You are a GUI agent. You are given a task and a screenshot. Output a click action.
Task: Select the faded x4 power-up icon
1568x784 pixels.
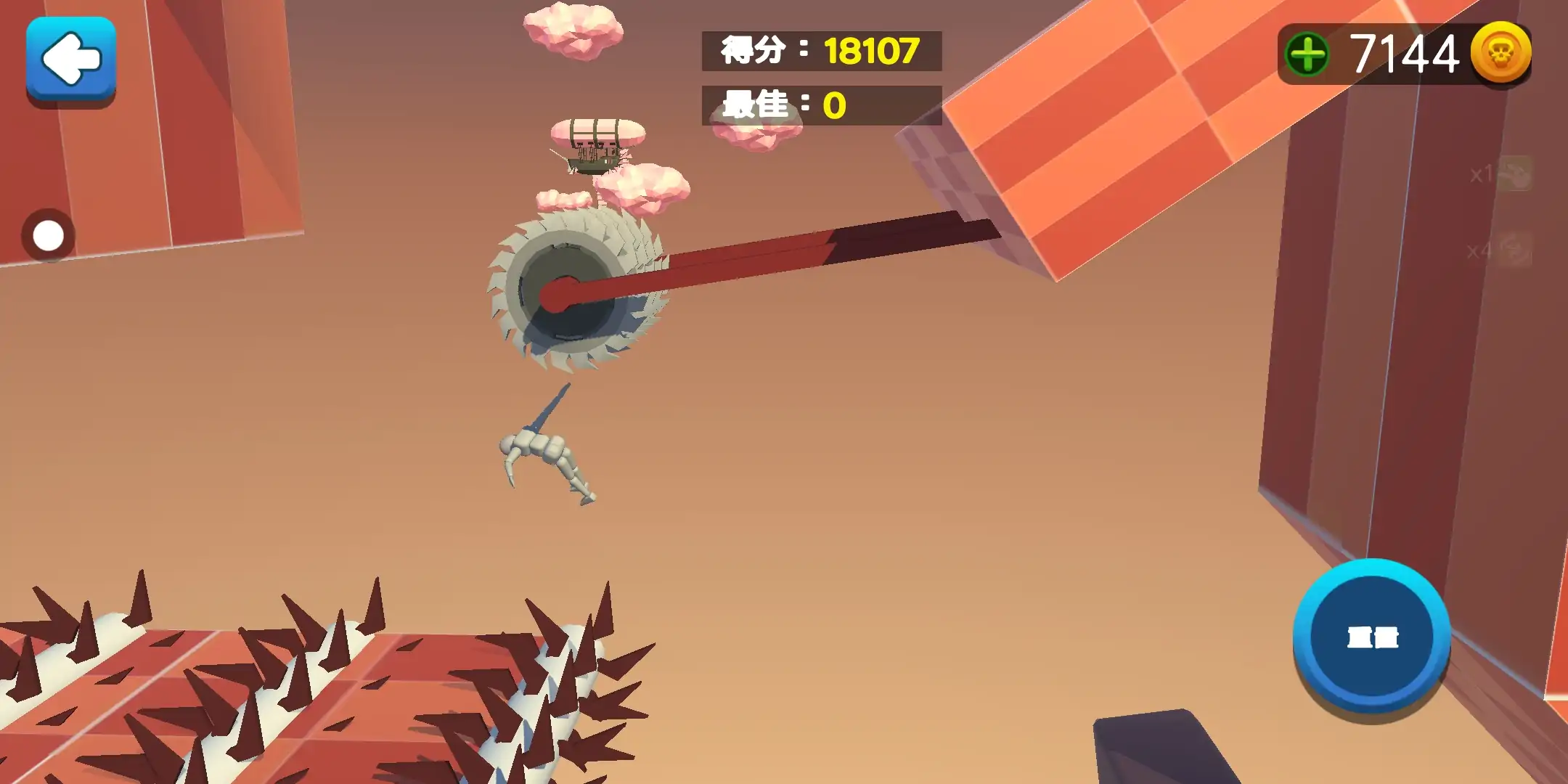(x=1514, y=250)
